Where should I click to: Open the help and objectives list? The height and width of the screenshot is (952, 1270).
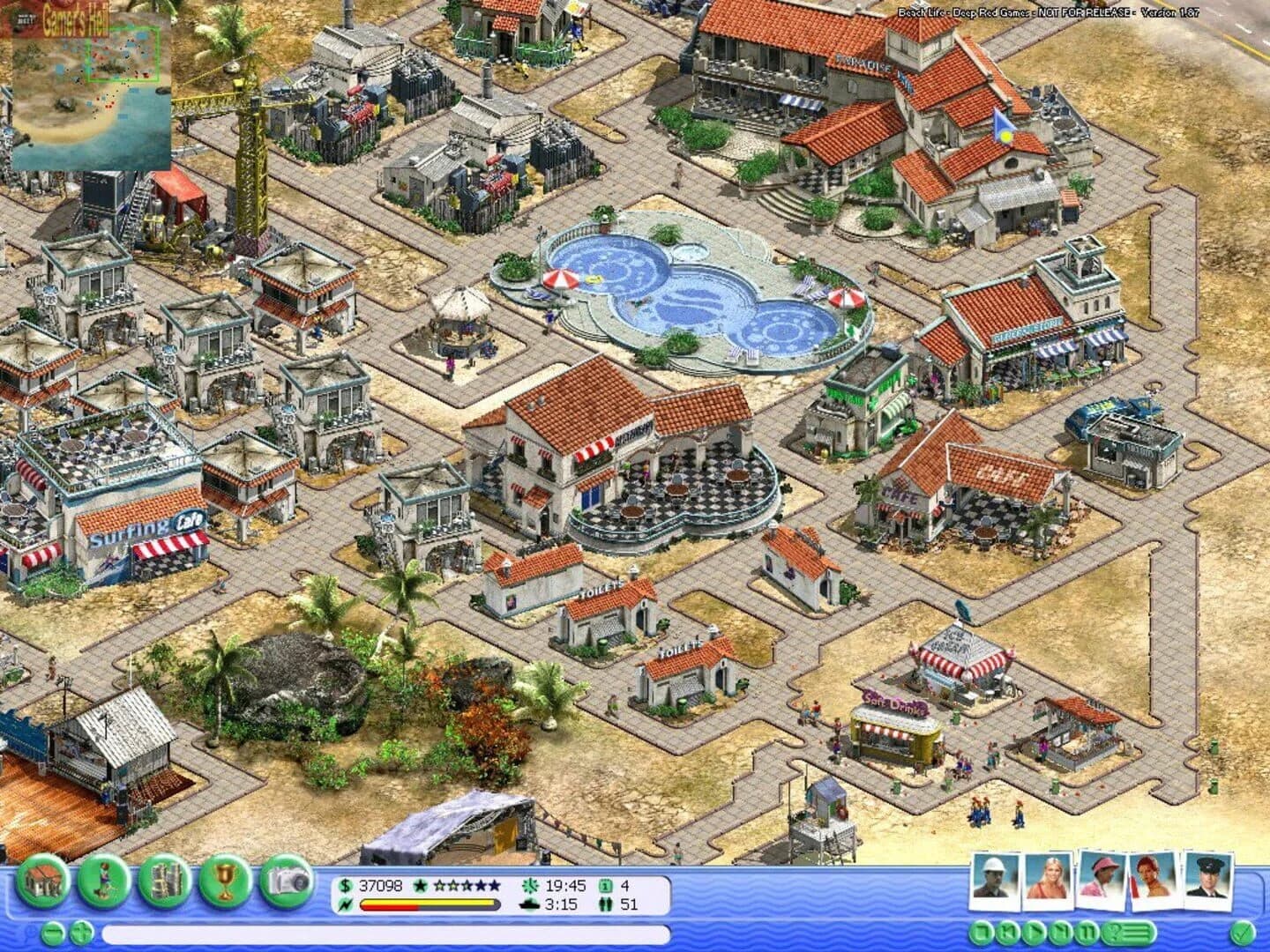[1129, 933]
